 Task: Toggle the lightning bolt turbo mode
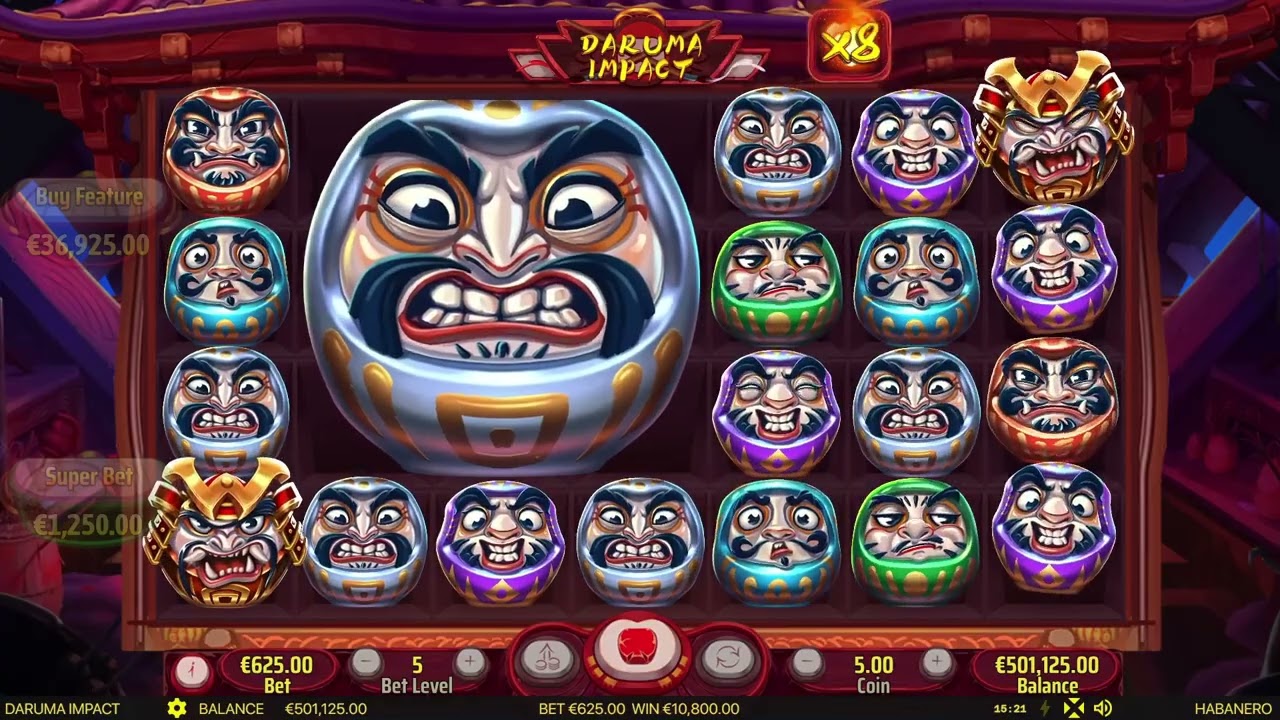tap(1046, 709)
